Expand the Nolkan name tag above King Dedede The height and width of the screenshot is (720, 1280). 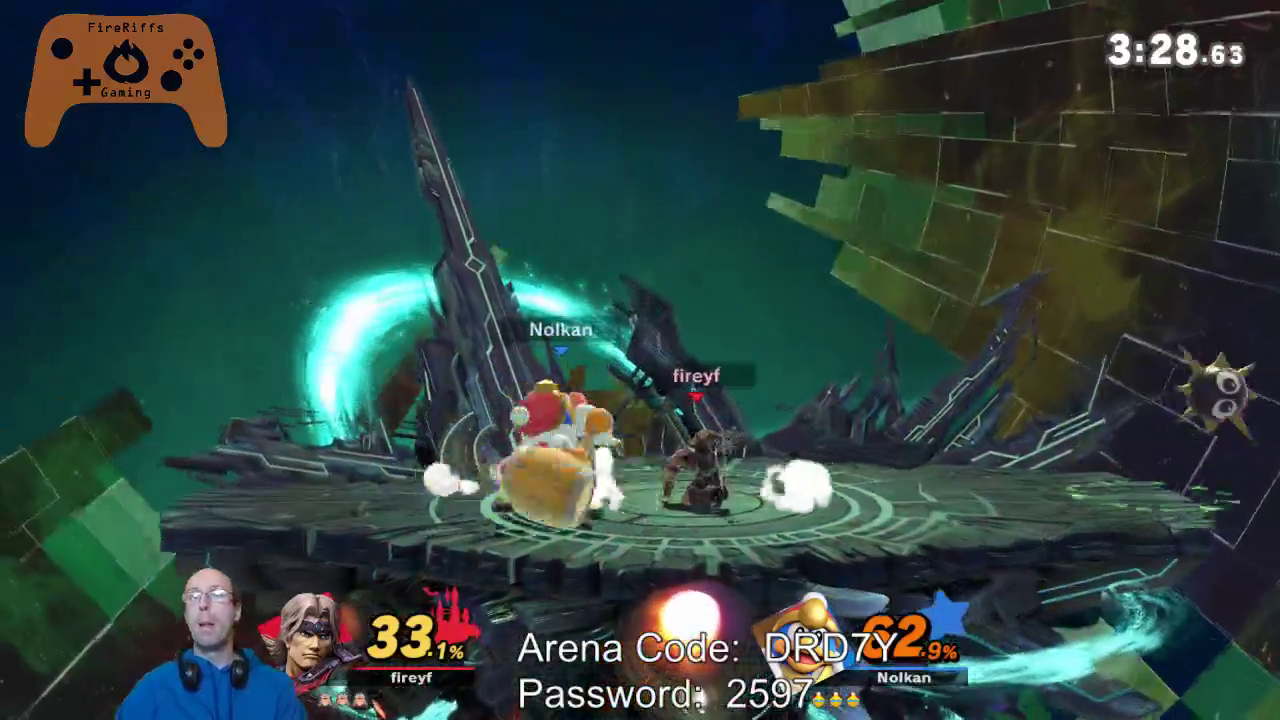click(560, 330)
